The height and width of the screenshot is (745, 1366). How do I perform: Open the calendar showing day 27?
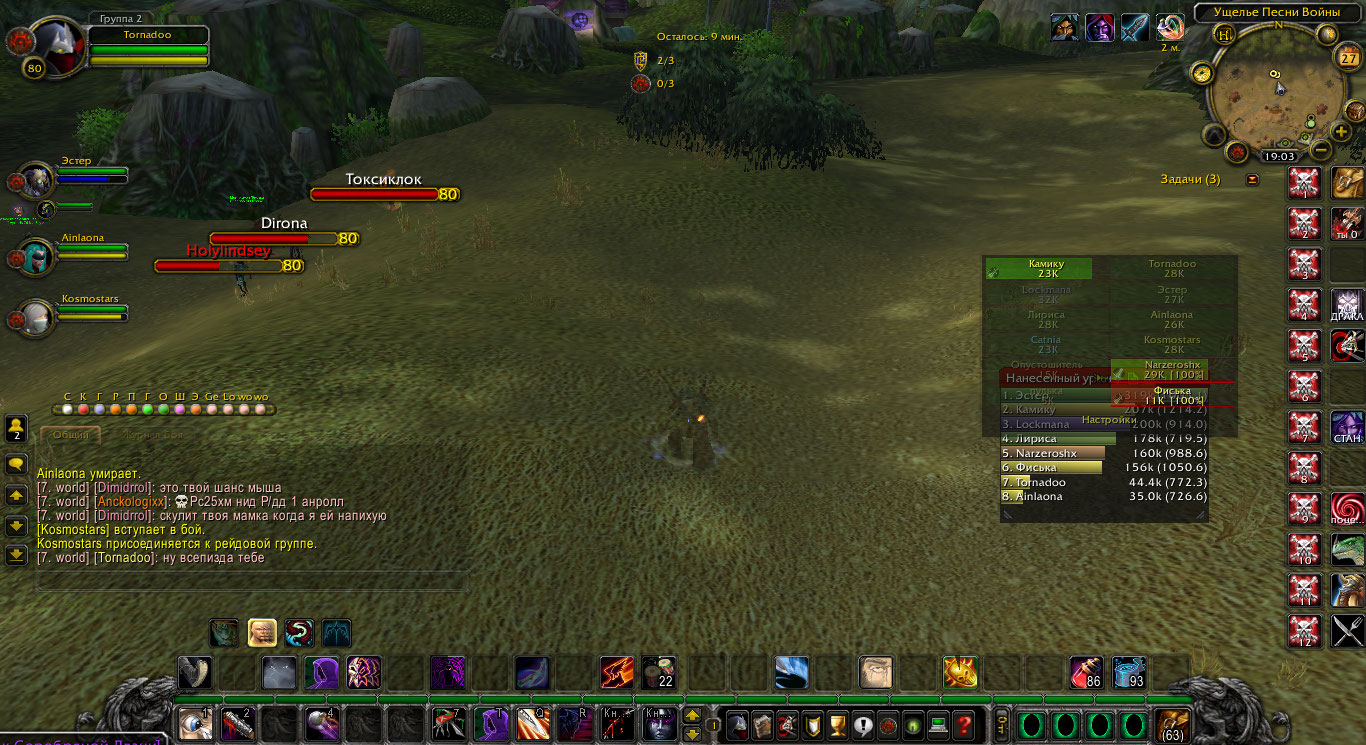[1347, 56]
